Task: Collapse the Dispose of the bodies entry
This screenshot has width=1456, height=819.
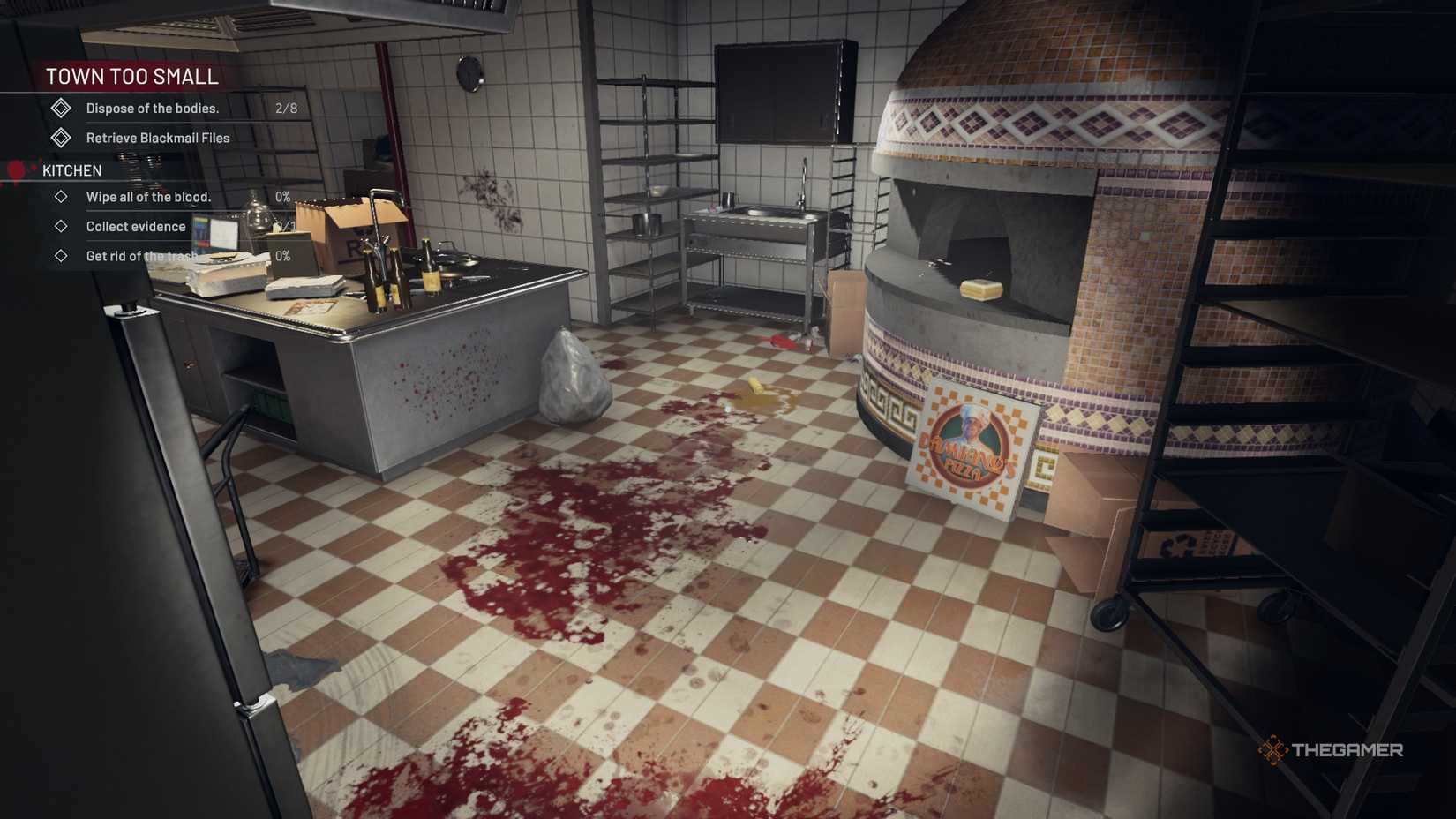Action: coord(152,108)
